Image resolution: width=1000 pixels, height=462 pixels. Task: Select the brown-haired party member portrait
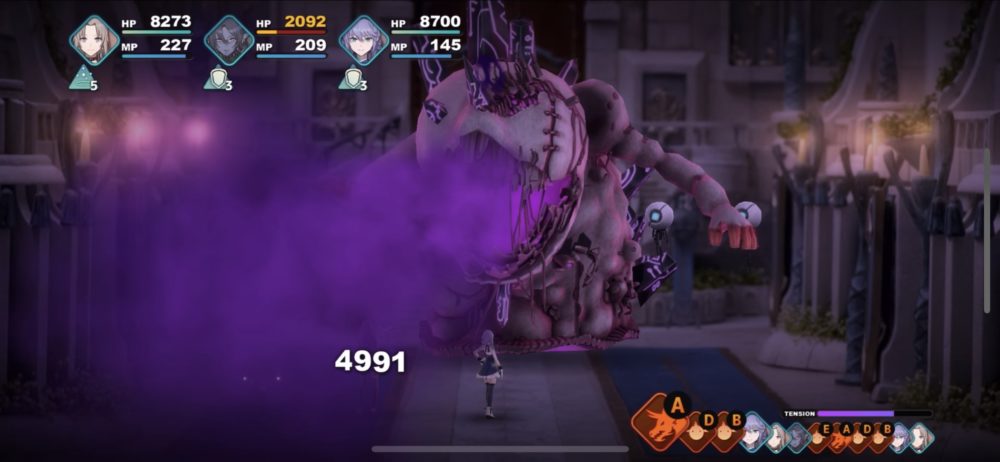(x=94, y=40)
